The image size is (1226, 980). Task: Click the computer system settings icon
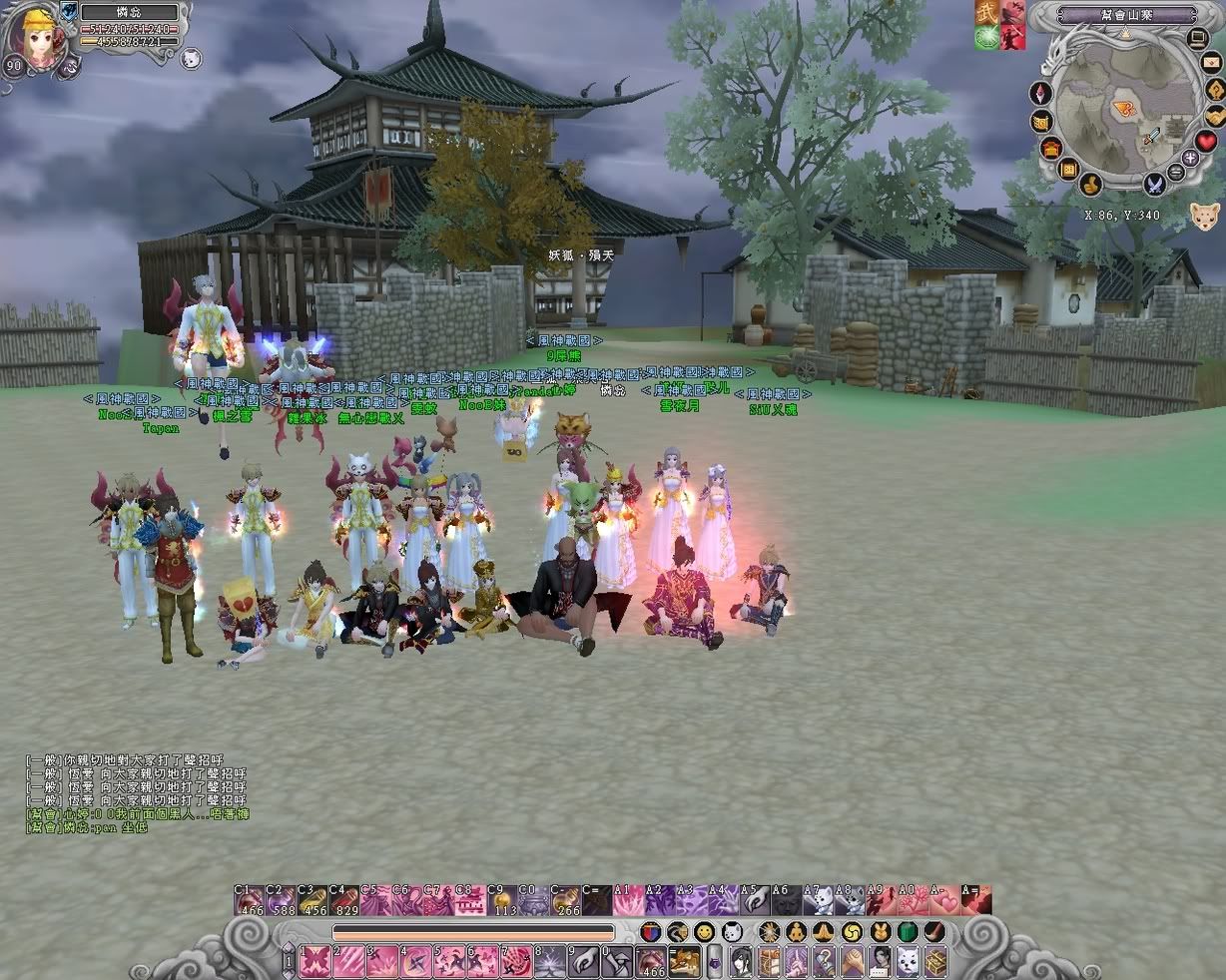(x=1197, y=38)
